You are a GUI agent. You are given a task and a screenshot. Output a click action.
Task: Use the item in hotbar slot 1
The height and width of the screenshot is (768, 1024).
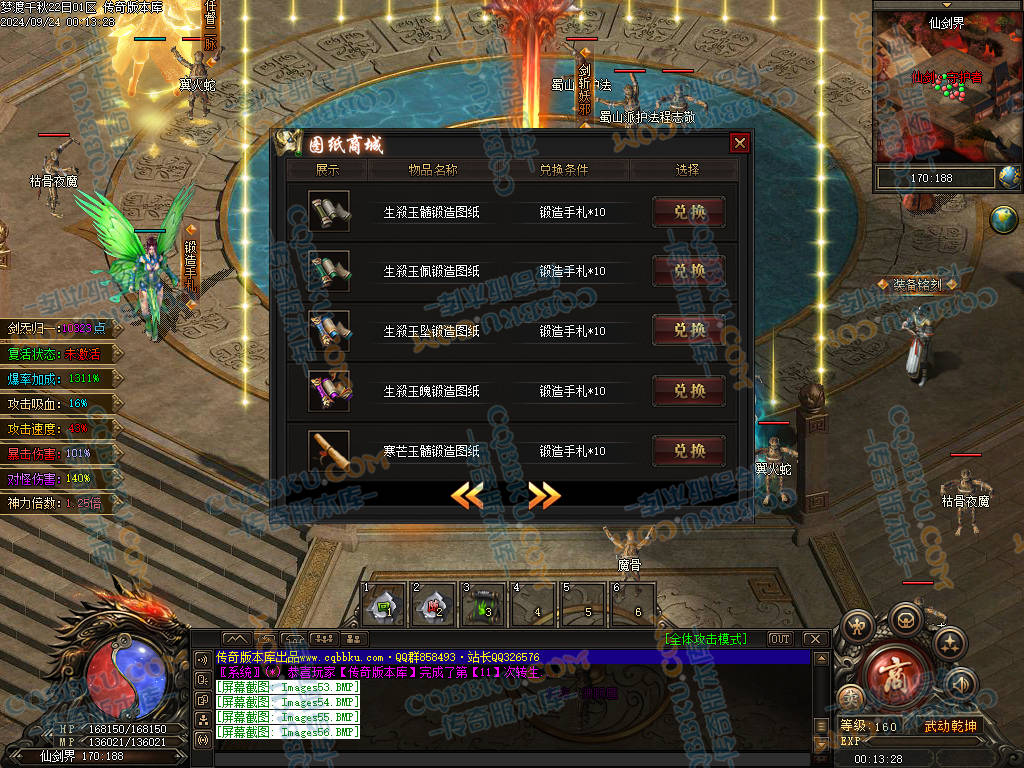click(383, 604)
